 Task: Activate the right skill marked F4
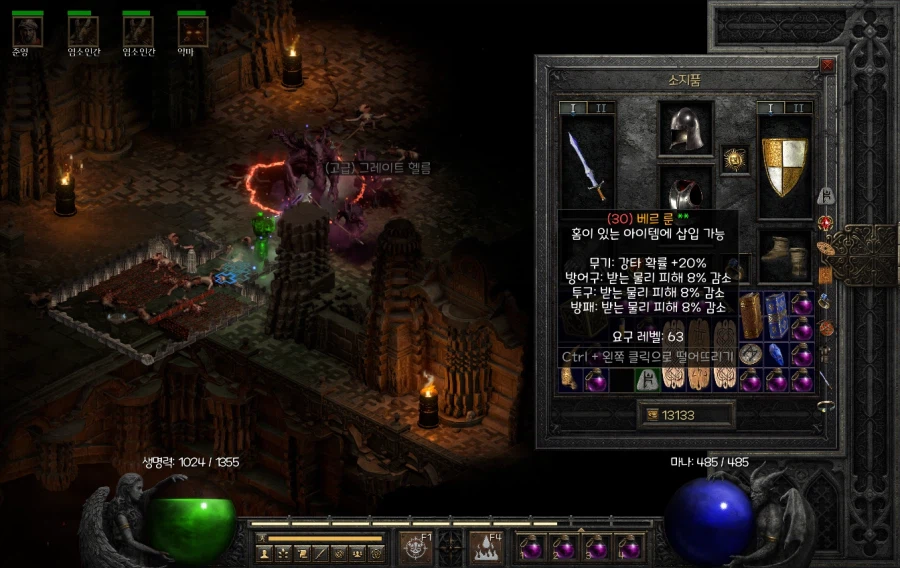pyautogui.click(x=486, y=546)
